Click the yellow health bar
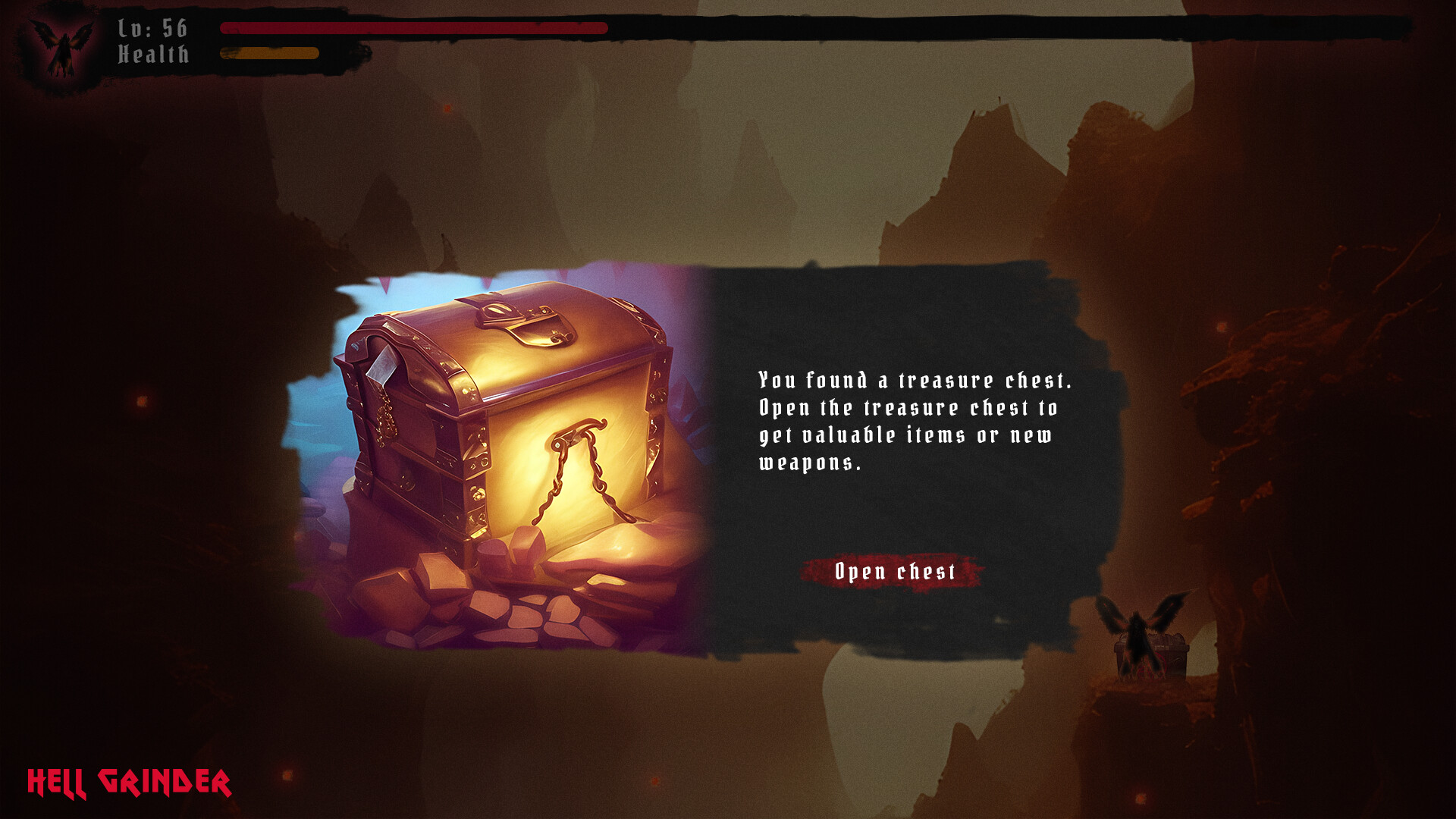This screenshot has height=819, width=1456. coord(269,53)
